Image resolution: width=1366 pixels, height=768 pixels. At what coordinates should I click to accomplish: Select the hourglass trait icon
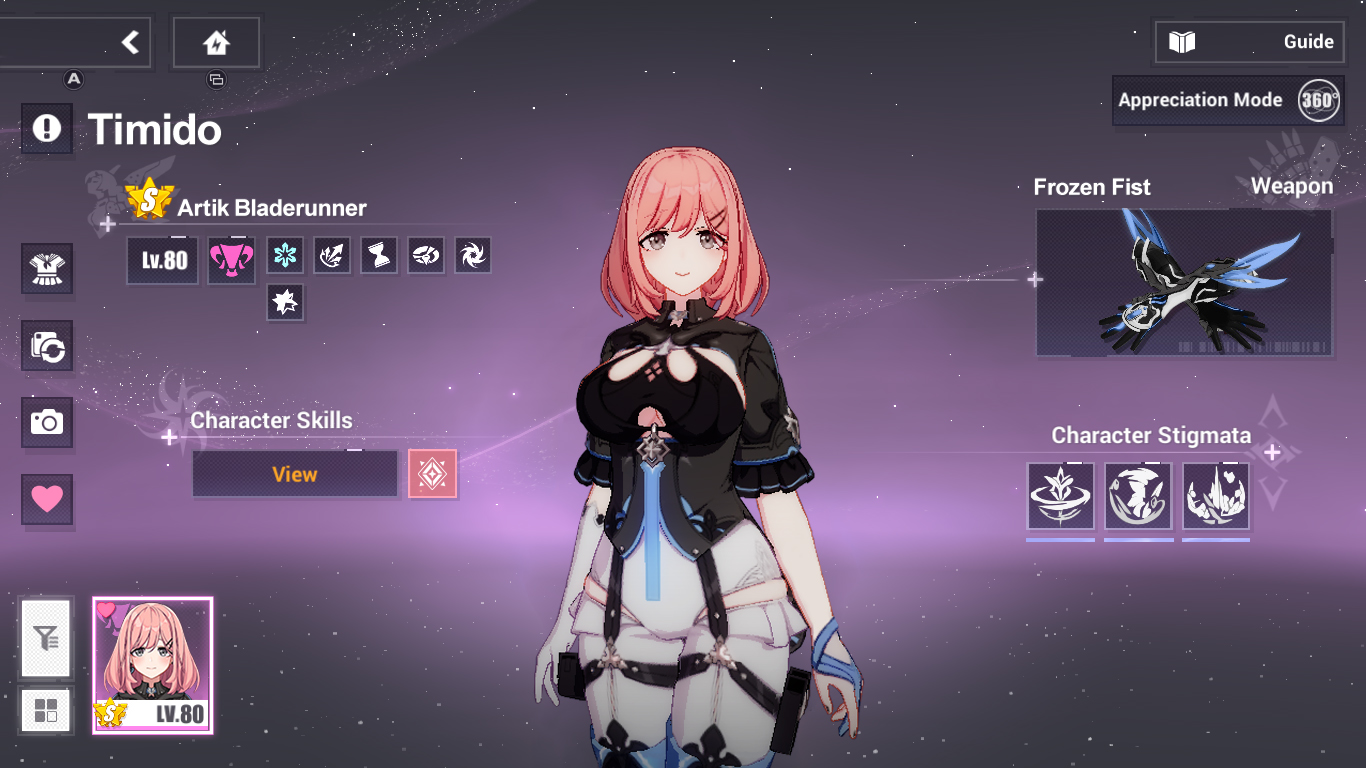[378, 256]
